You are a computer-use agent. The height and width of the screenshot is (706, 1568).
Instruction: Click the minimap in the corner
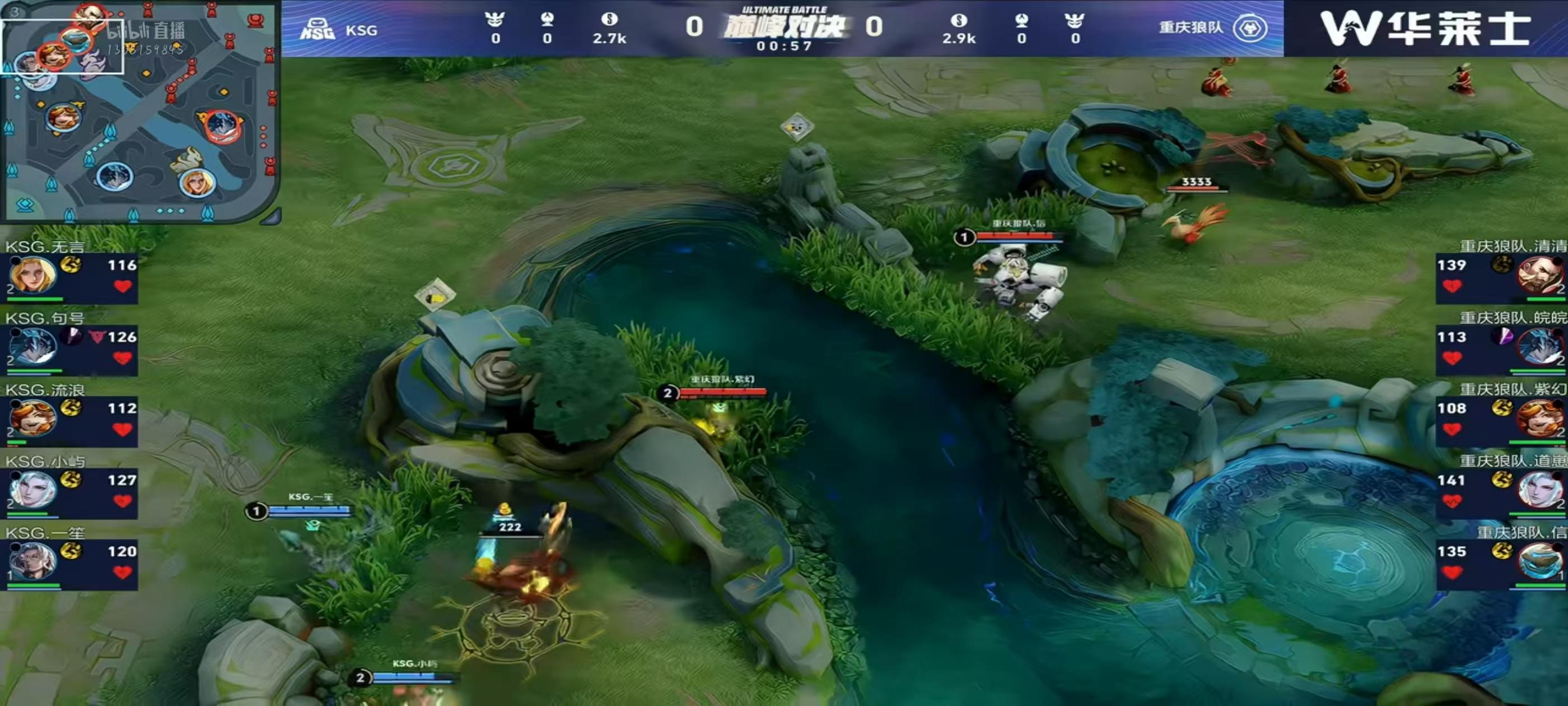pos(140,112)
